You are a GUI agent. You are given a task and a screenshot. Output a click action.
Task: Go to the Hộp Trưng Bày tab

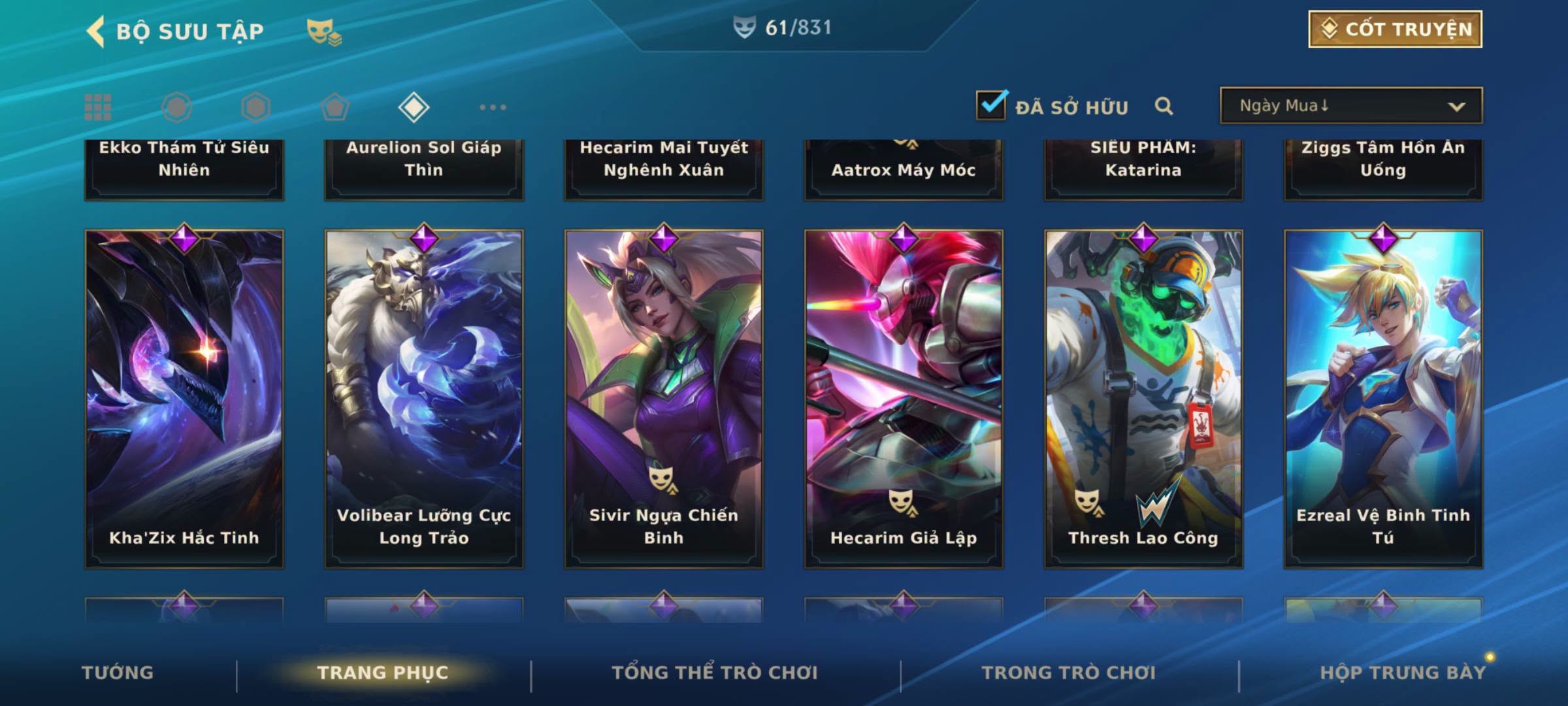point(1403,673)
